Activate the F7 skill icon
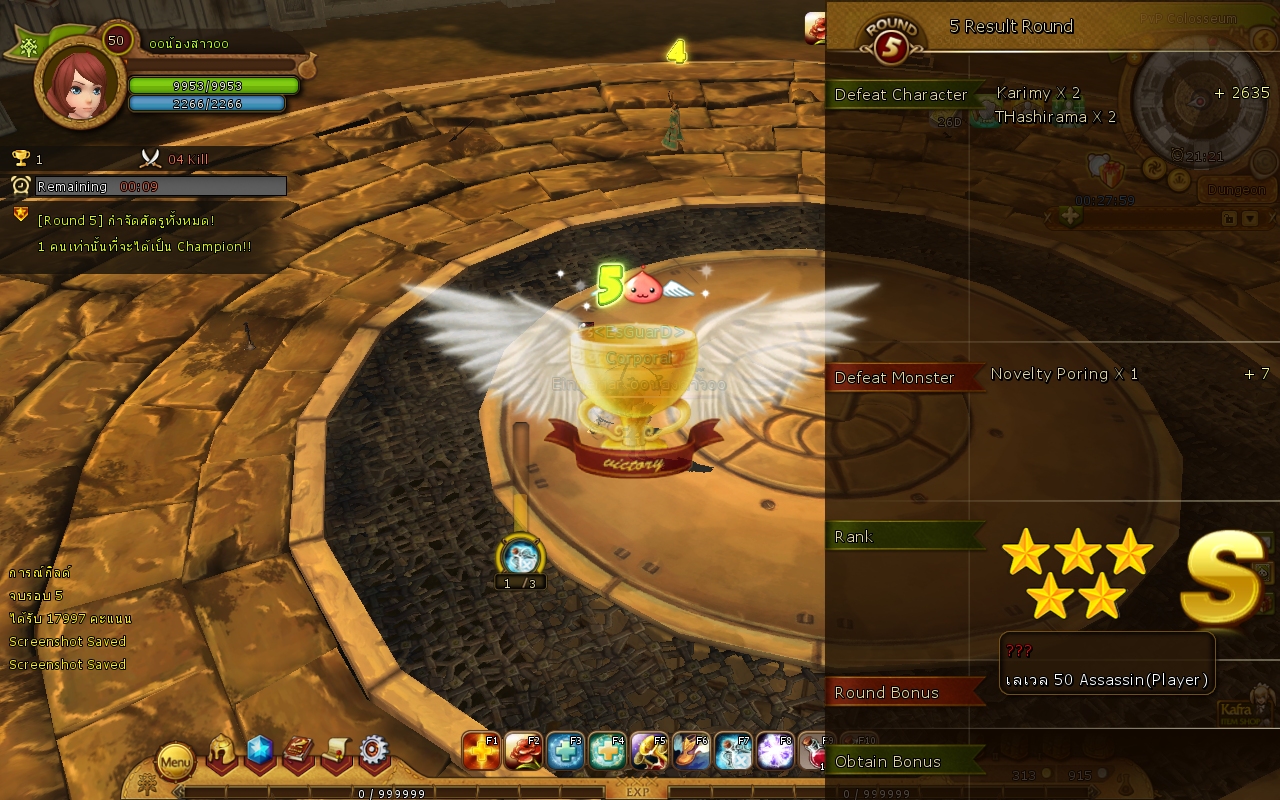This screenshot has width=1280, height=800. 733,751
